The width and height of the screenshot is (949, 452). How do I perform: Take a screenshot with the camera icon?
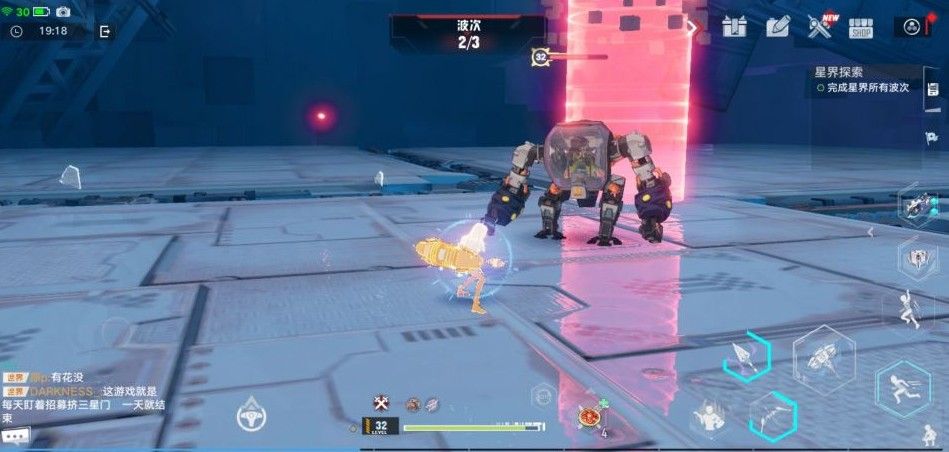point(63,11)
